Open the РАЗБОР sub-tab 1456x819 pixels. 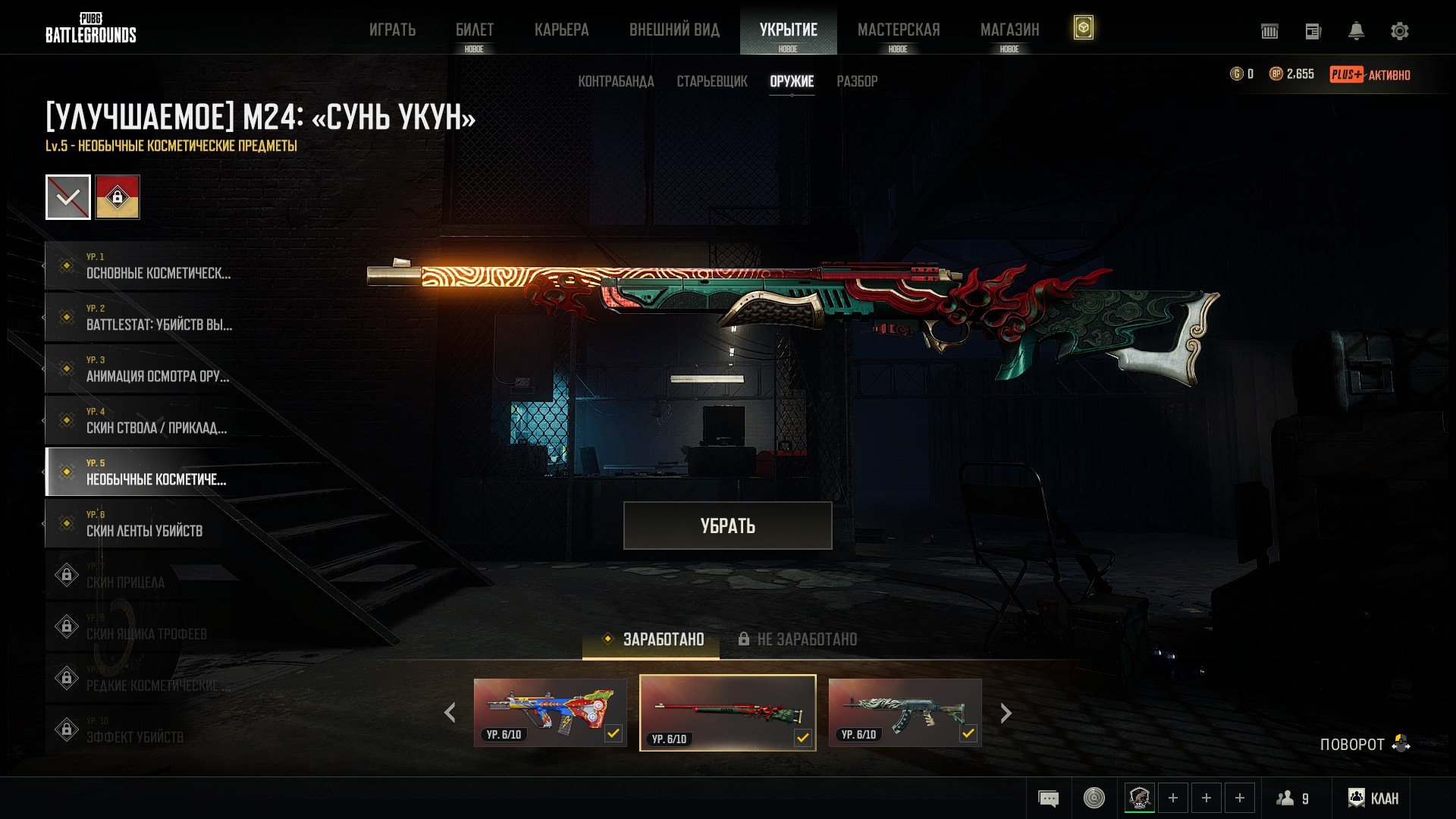(x=857, y=81)
